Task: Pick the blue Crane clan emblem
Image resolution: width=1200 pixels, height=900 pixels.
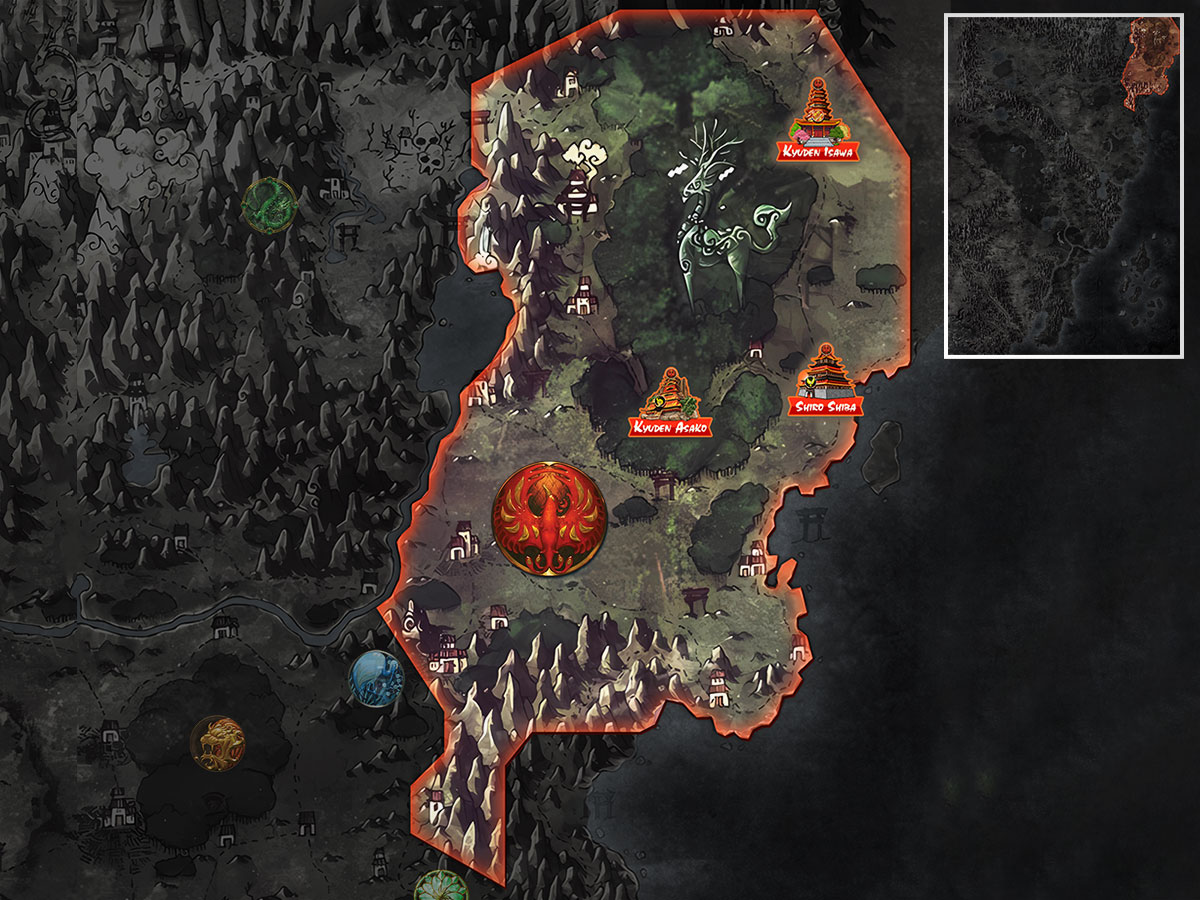Action: [376, 678]
